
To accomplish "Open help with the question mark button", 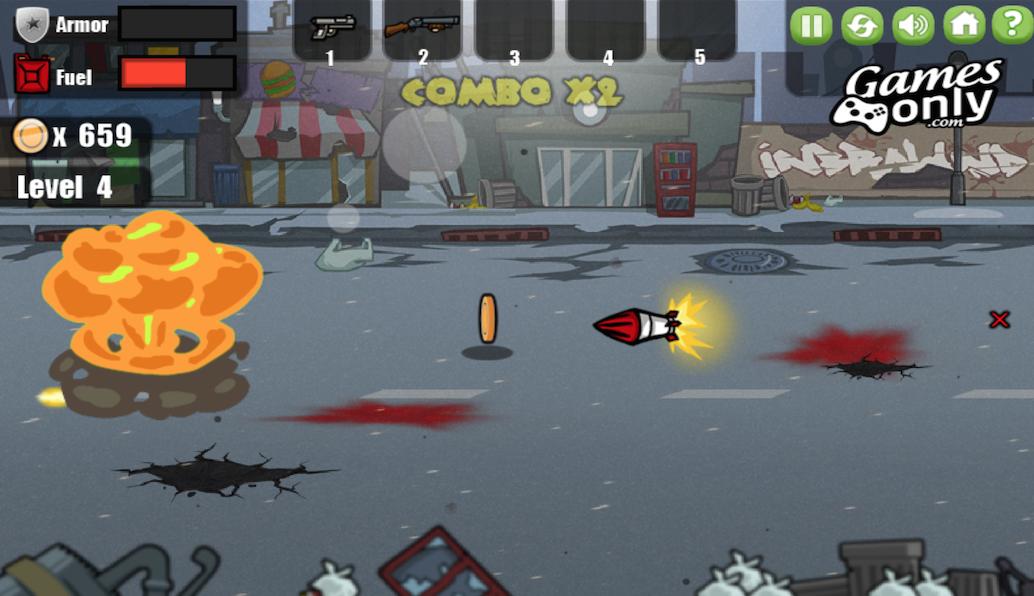I will point(1012,25).
